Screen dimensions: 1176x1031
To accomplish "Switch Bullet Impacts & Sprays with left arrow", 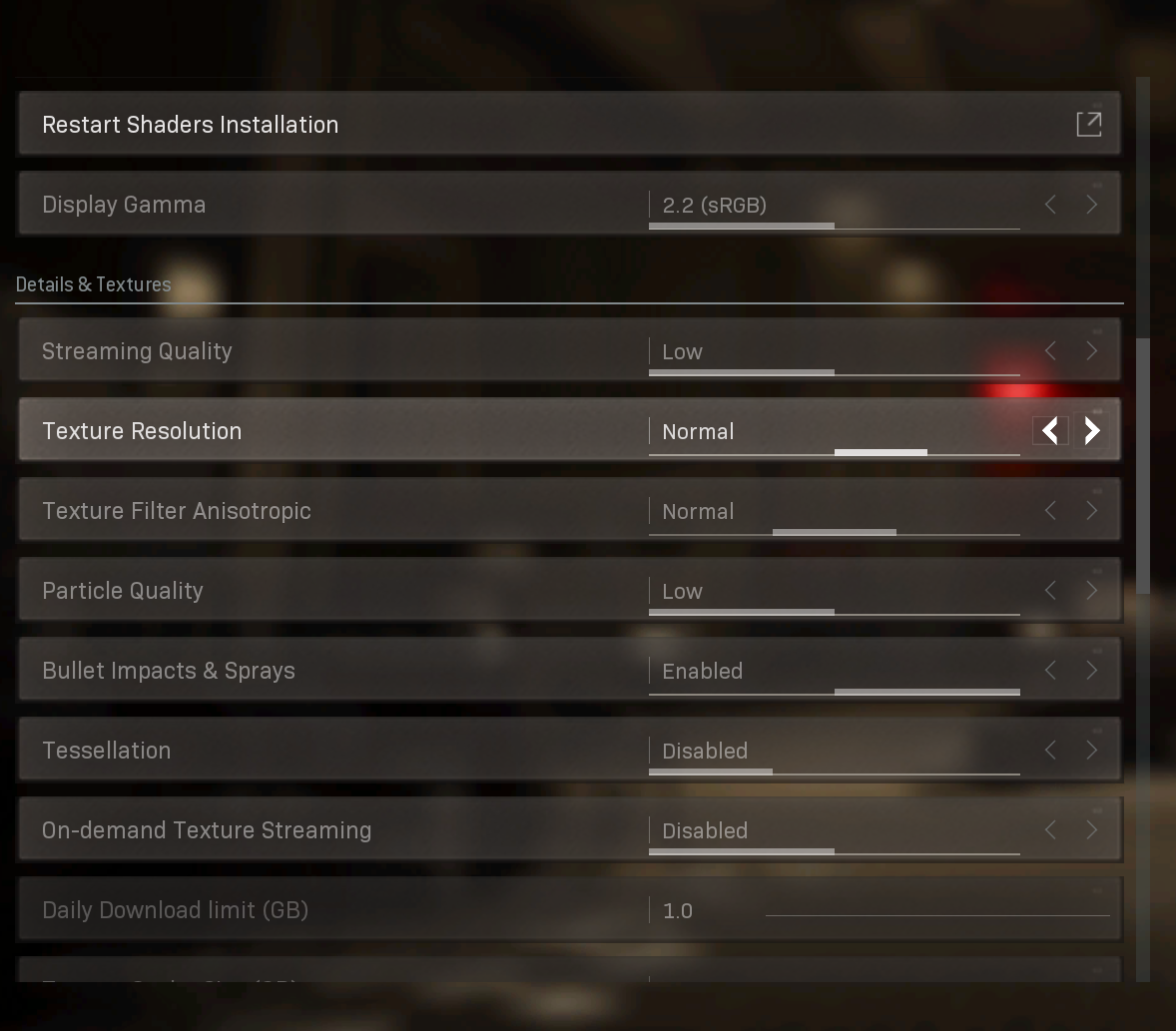I will 1050,671.
